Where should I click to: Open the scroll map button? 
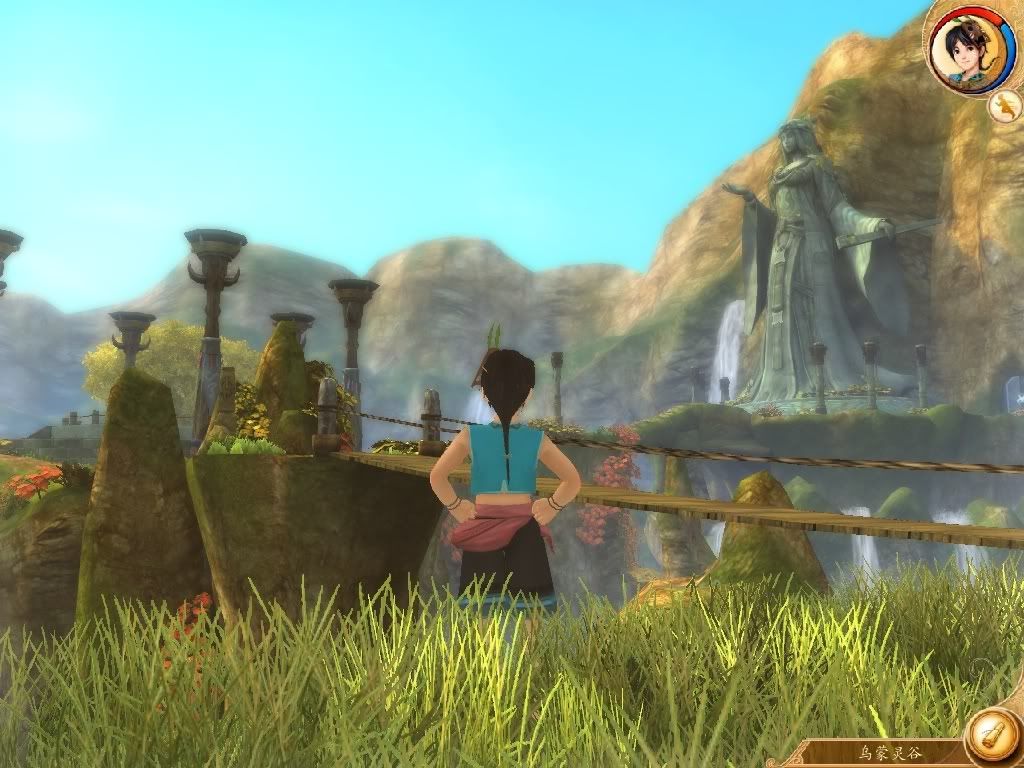(993, 736)
